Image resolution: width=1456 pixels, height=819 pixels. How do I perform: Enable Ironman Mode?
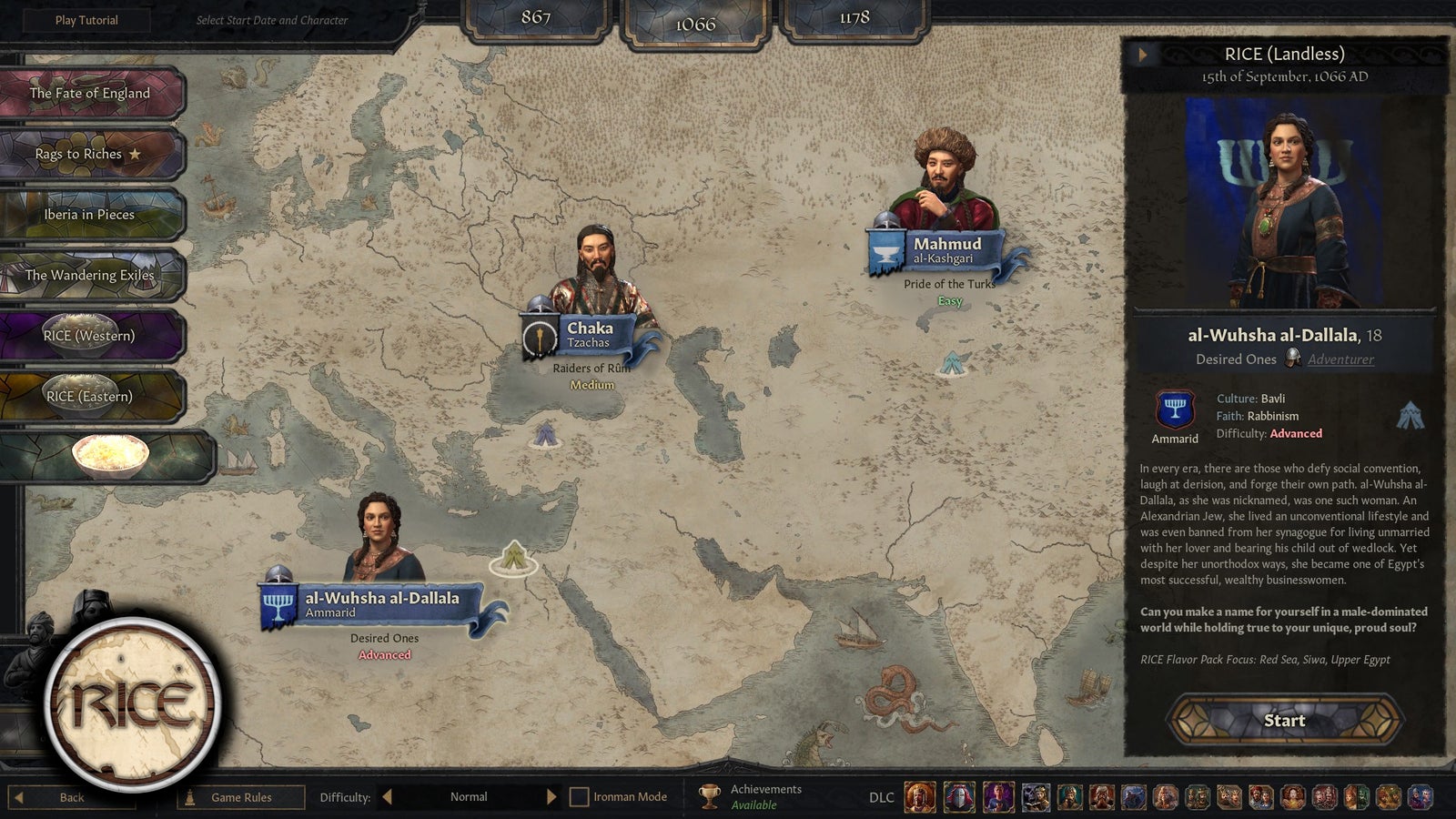point(578,796)
